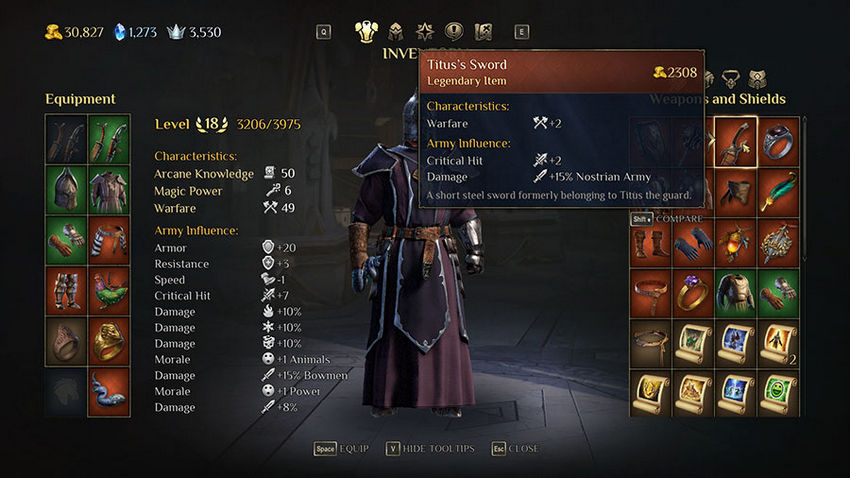
Task: Select the helmet-shaped army tab
Action: 396,31
